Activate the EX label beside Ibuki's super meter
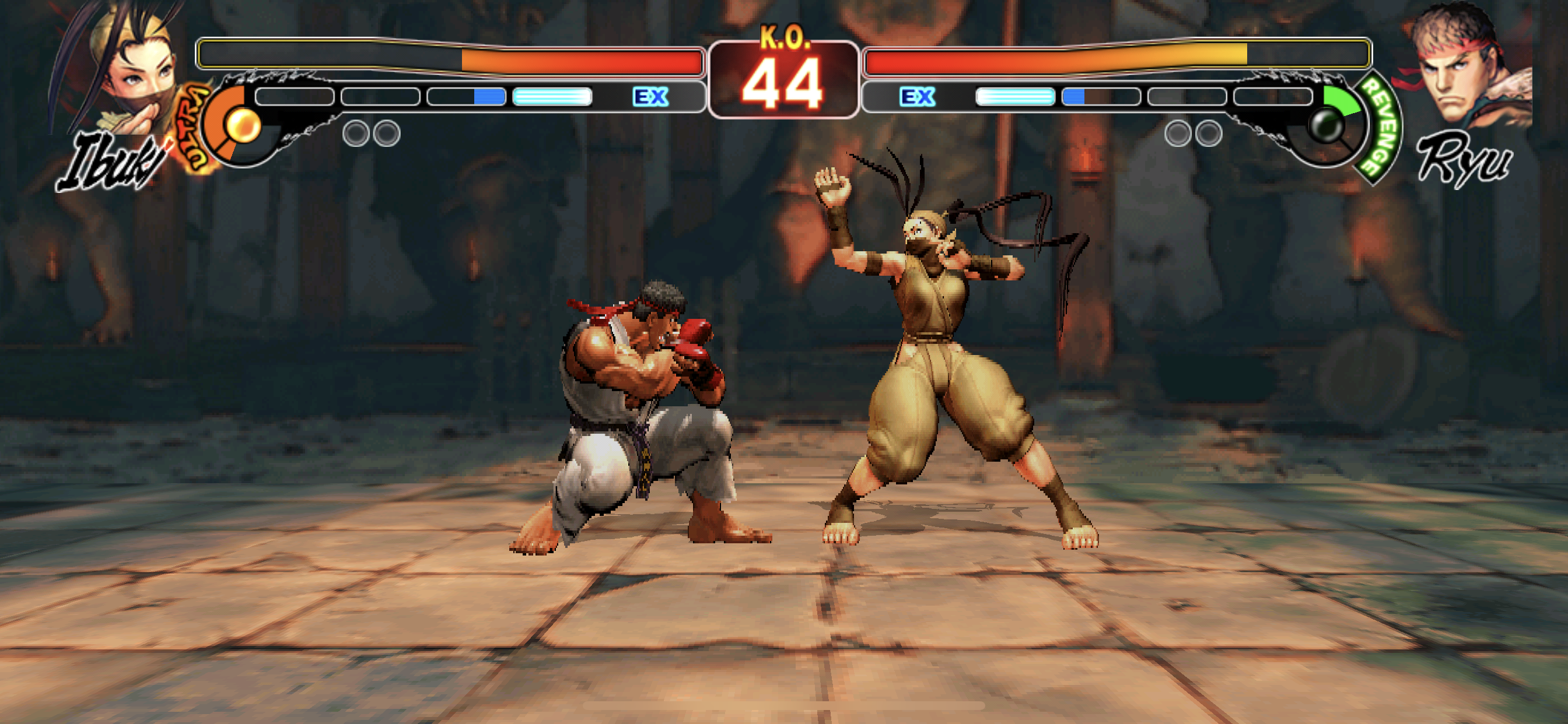 pos(650,97)
